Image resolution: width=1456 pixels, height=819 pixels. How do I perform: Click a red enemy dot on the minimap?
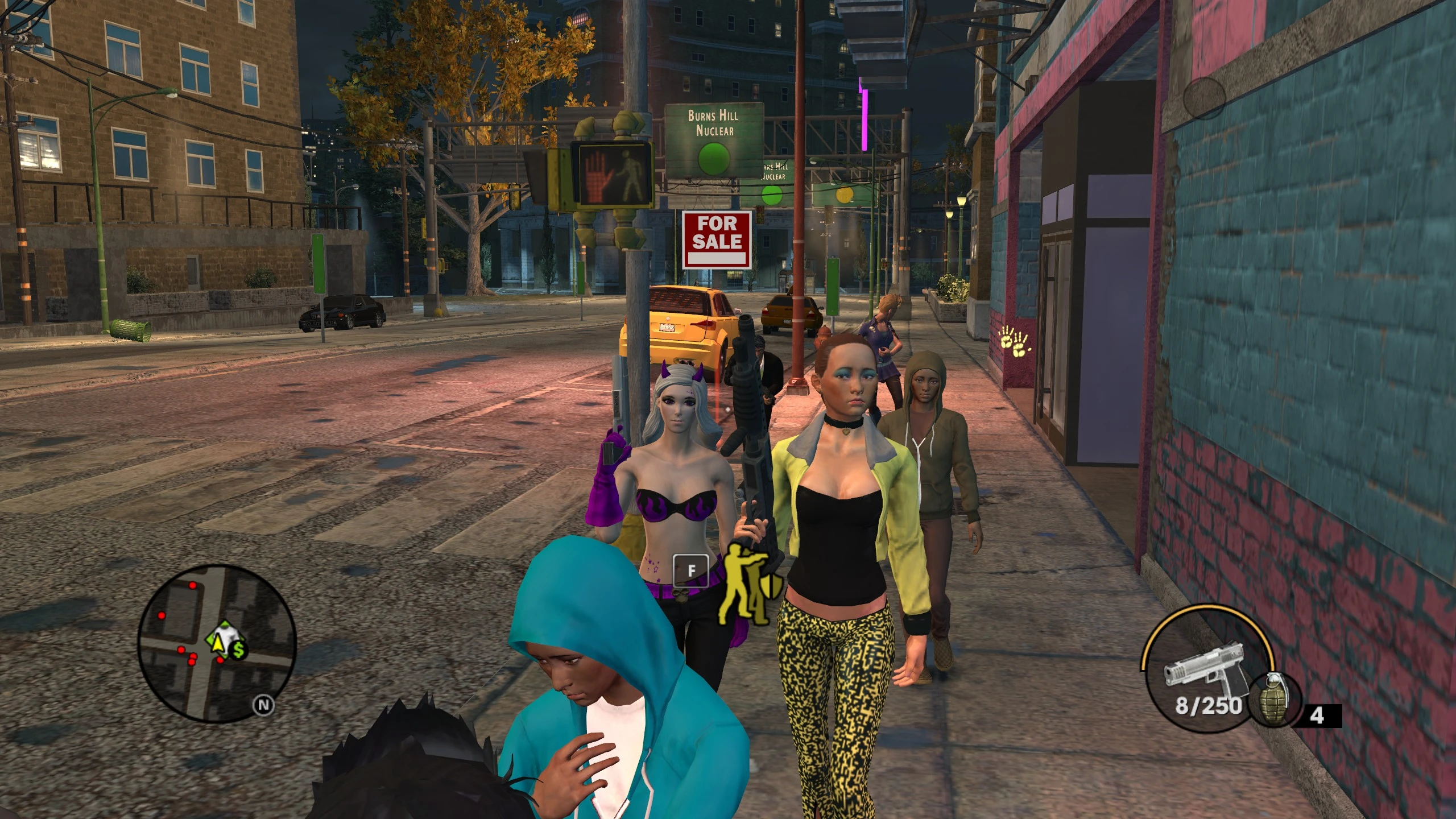point(193,585)
